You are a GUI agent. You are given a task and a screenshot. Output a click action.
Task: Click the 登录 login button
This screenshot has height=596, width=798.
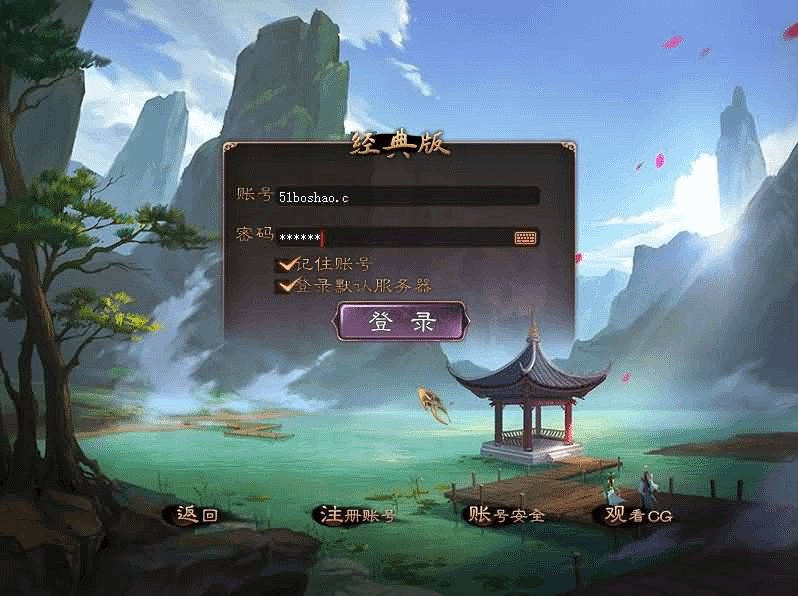click(402, 322)
